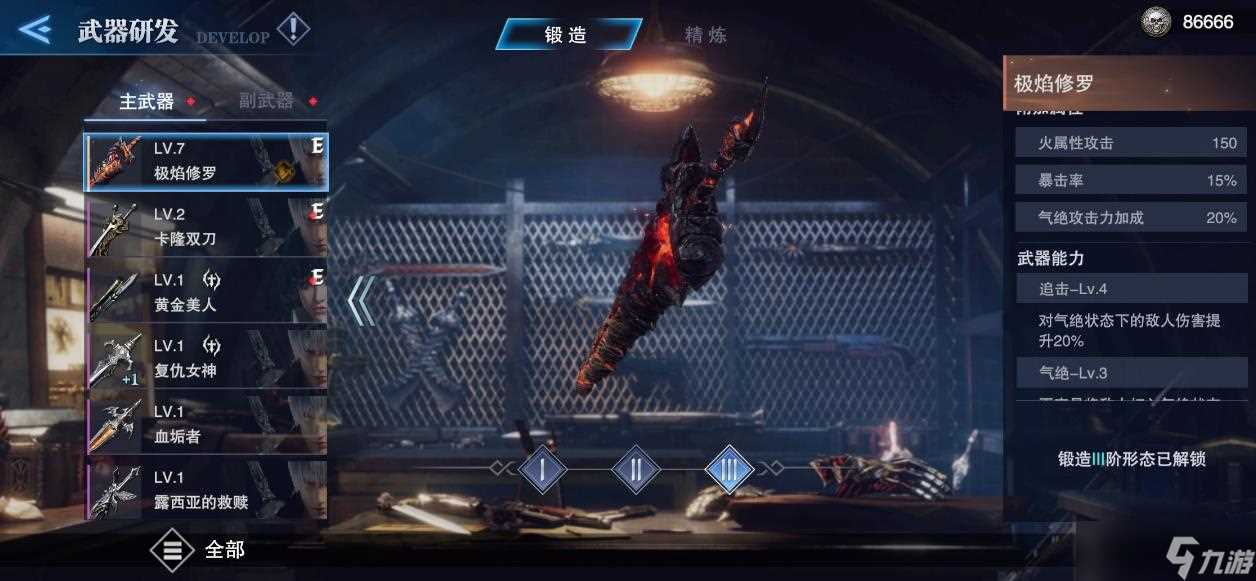Select forge stage III diamond
Screen dimensions: 1256x581
pyautogui.click(x=729, y=469)
